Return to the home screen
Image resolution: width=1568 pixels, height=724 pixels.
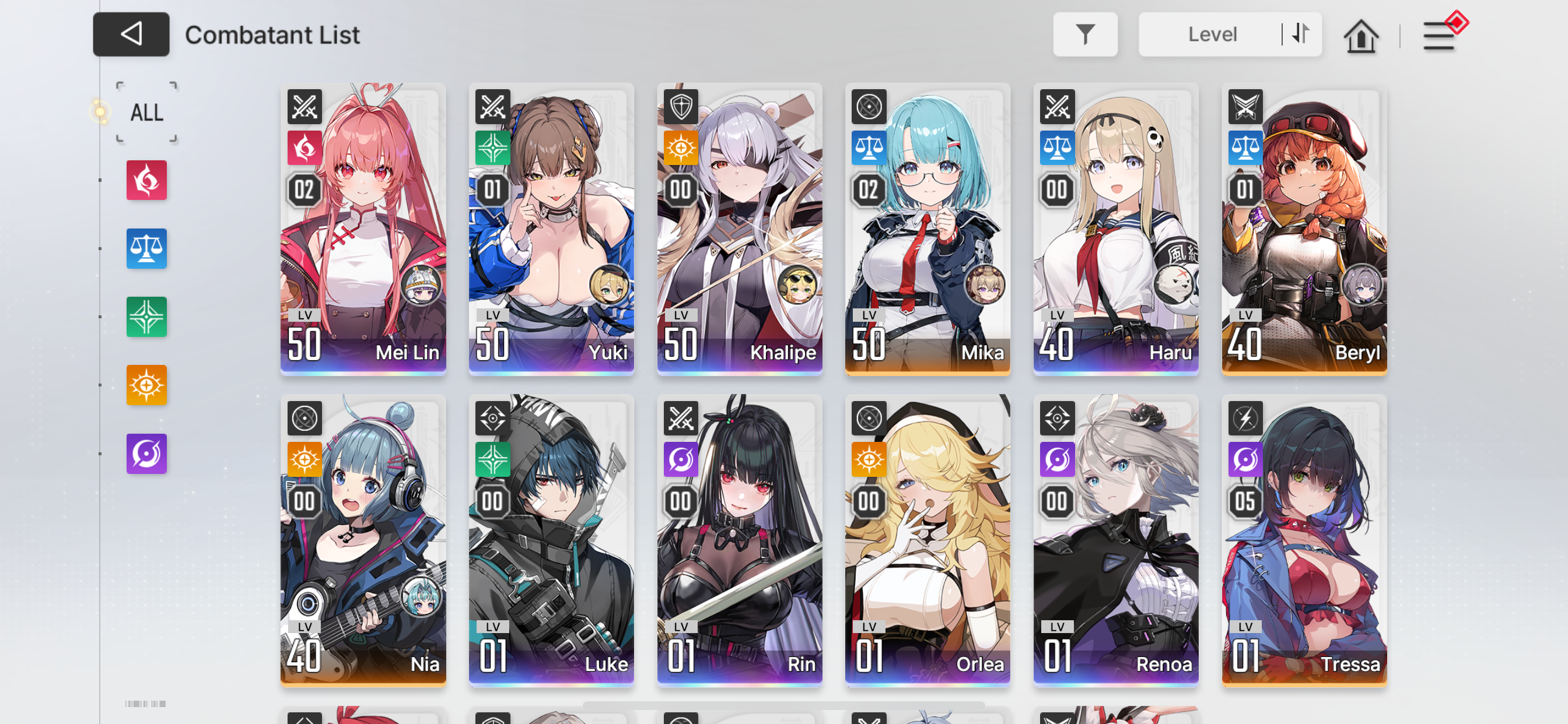click(1360, 36)
